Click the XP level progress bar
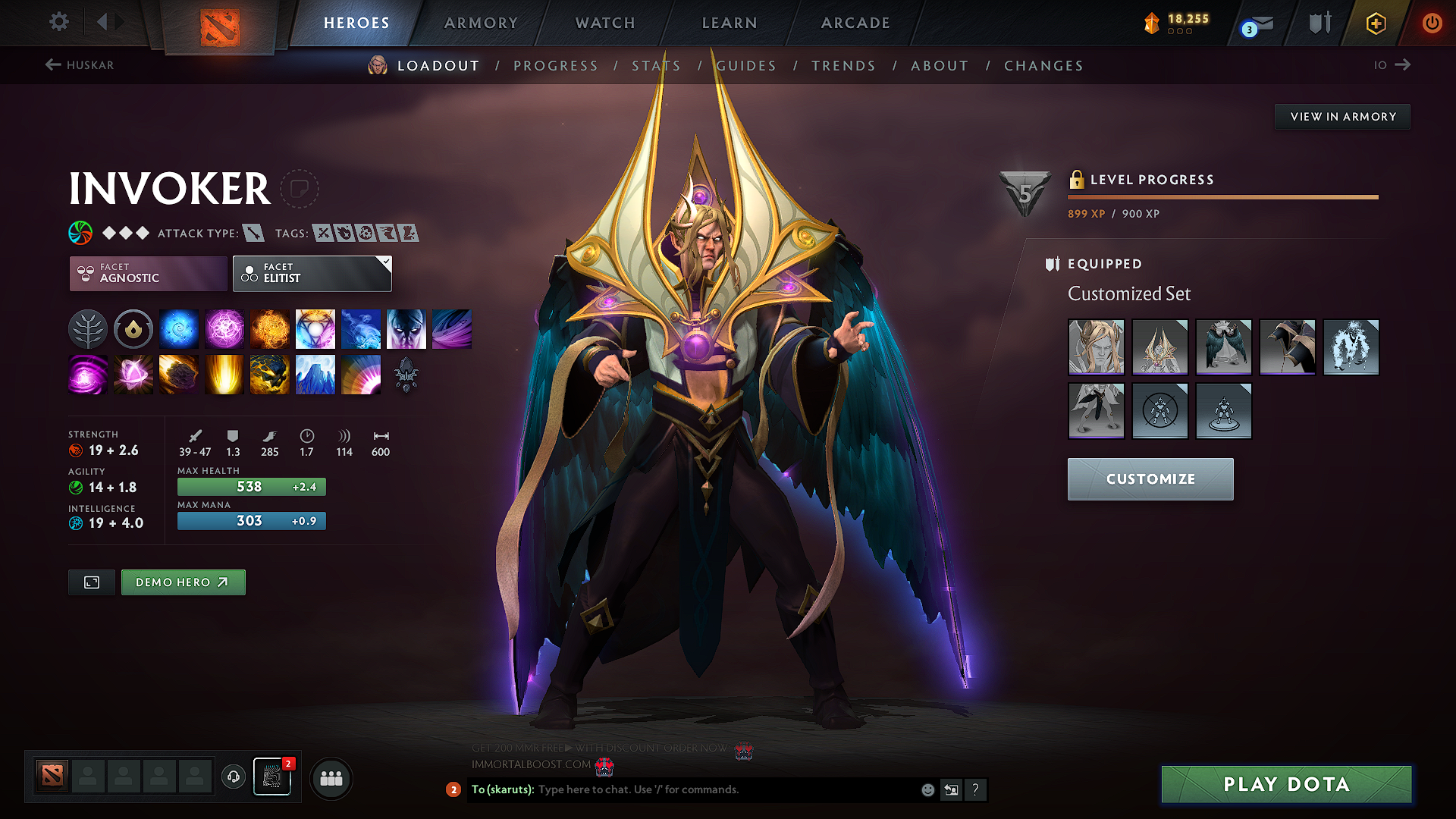Viewport: 1456px width, 819px height. point(1222,196)
